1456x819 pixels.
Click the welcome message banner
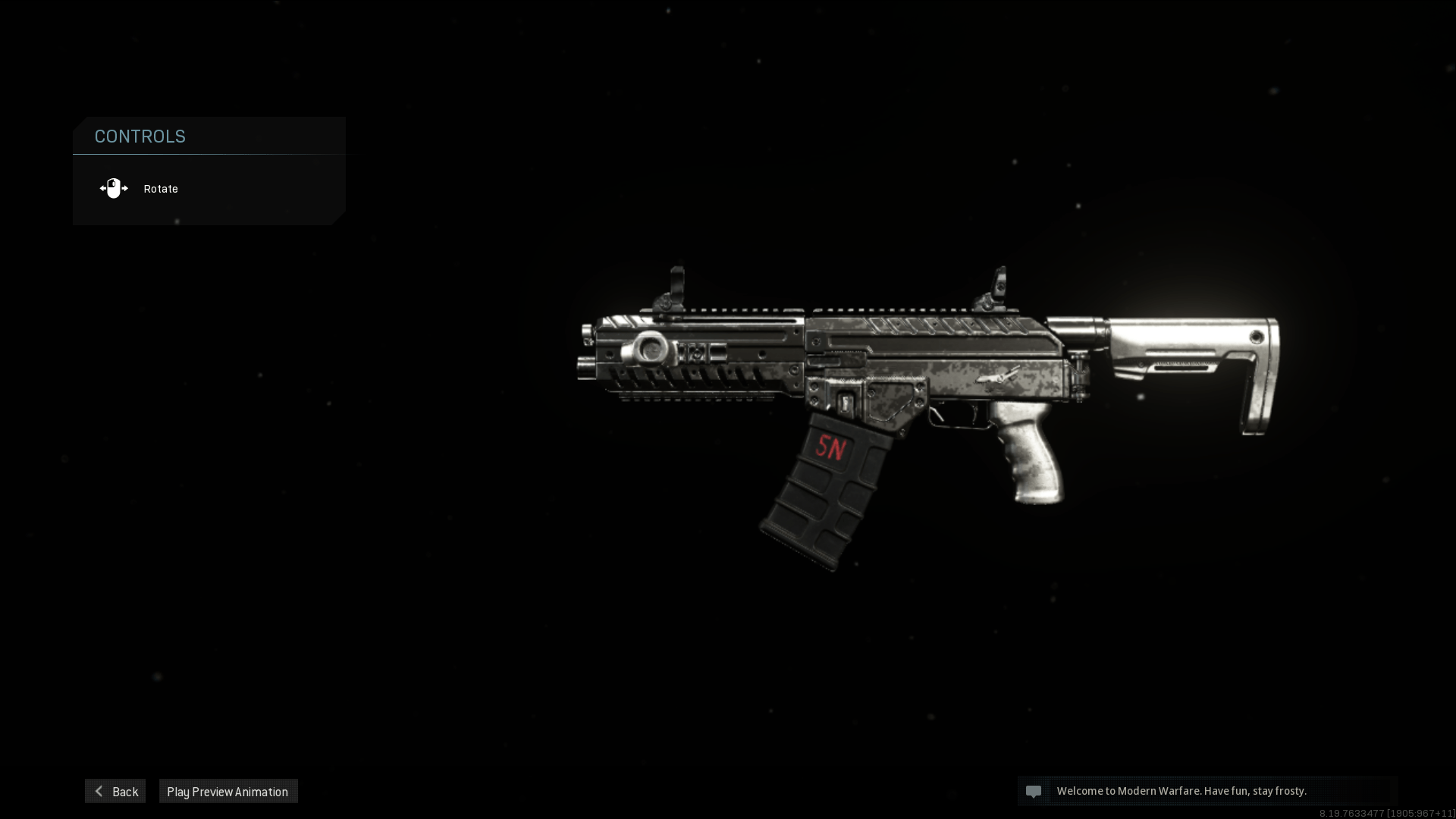1181,791
